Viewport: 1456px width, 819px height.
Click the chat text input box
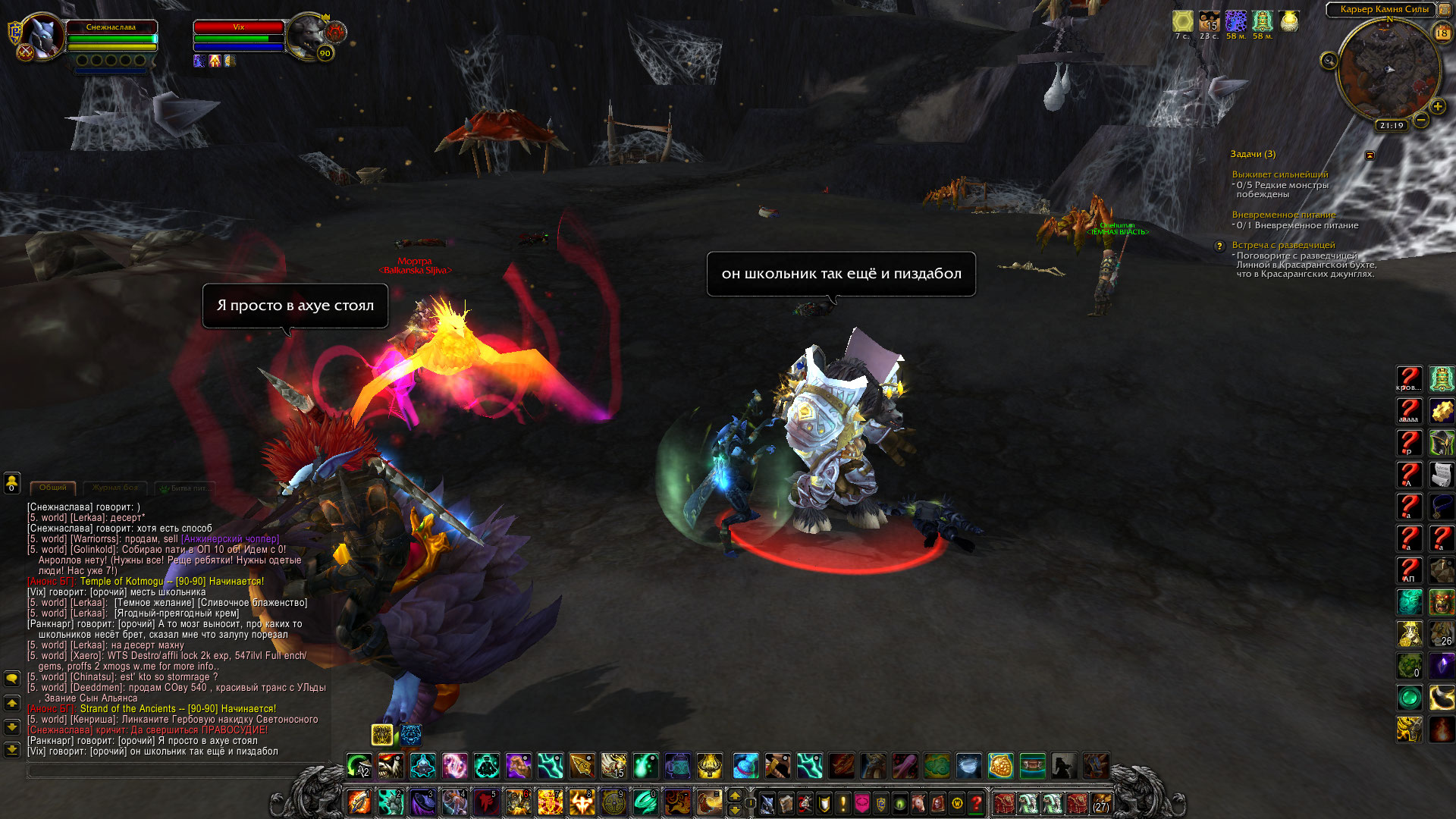174,770
